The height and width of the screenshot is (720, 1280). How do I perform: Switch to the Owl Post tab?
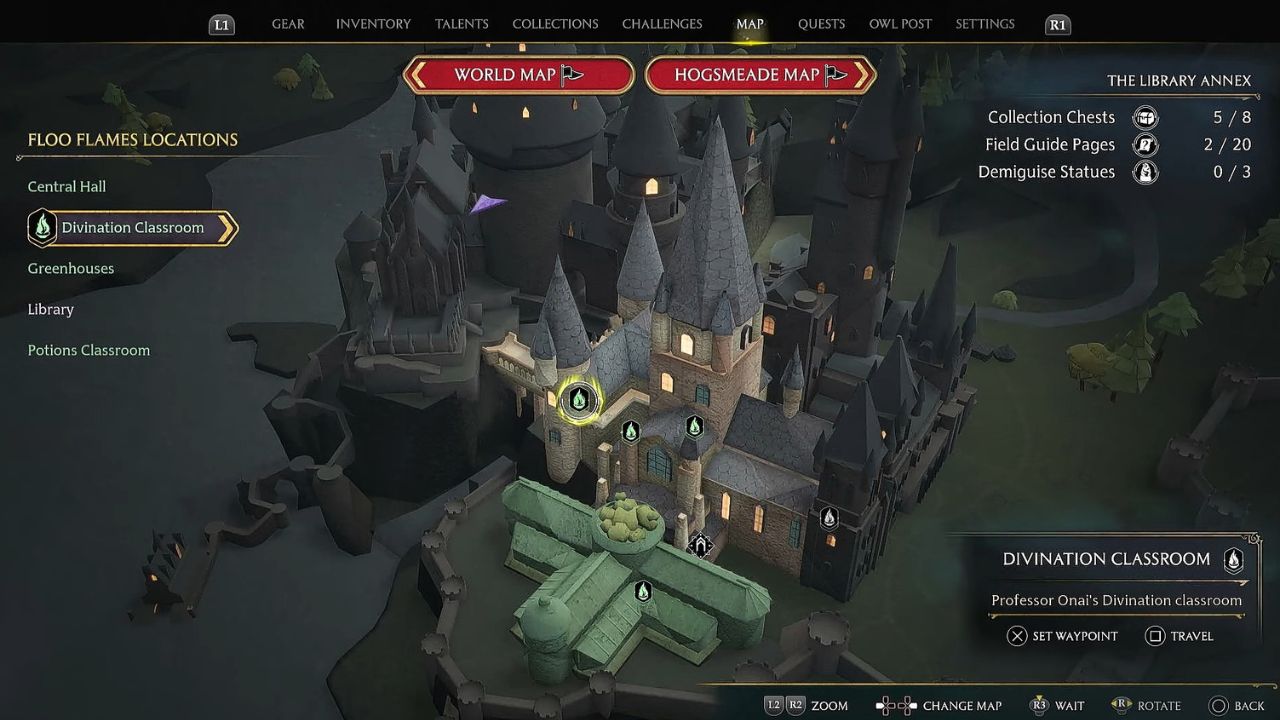[900, 24]
